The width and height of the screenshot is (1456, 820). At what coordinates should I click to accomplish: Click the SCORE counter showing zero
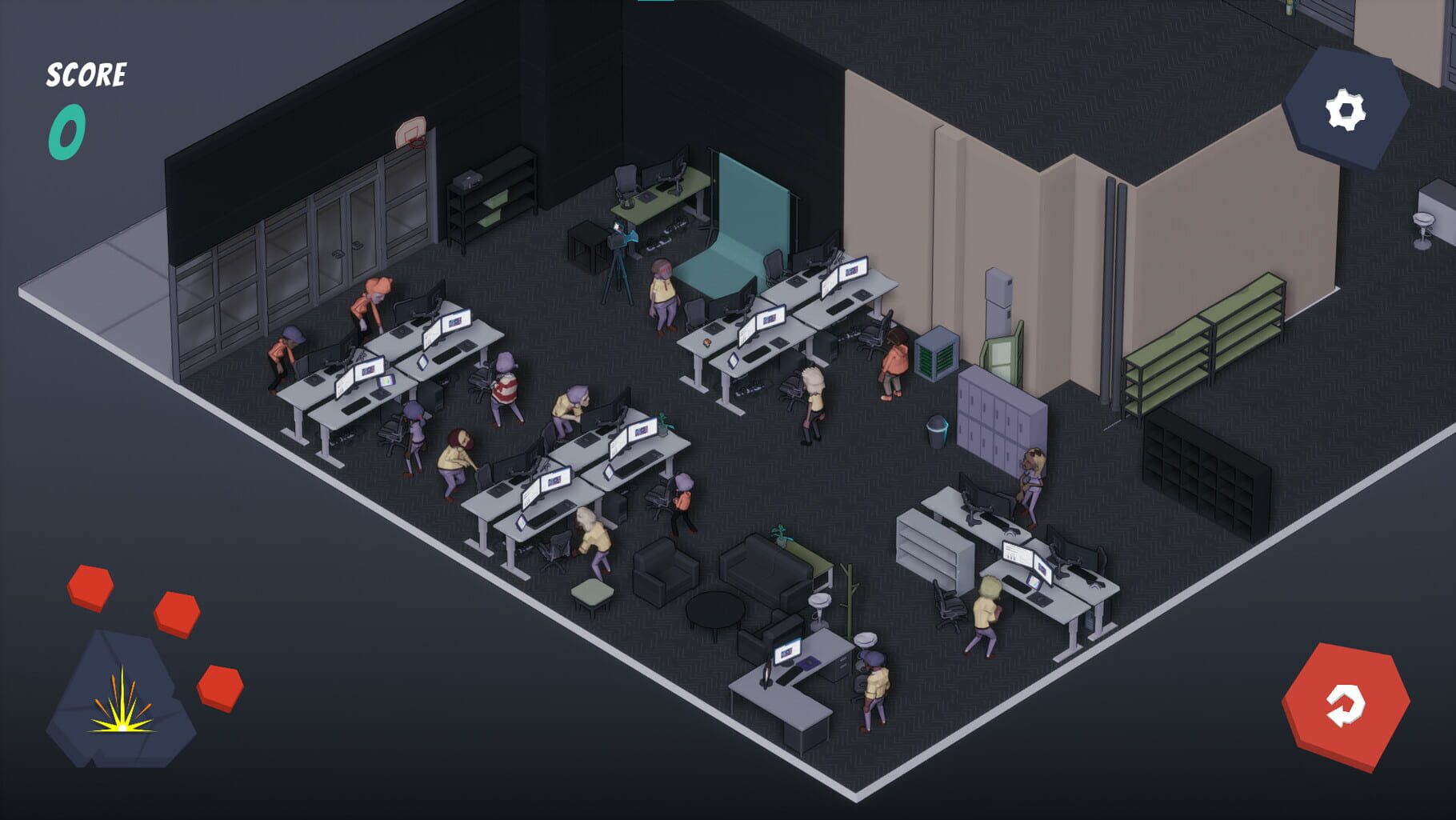click(x=69, y=128)
